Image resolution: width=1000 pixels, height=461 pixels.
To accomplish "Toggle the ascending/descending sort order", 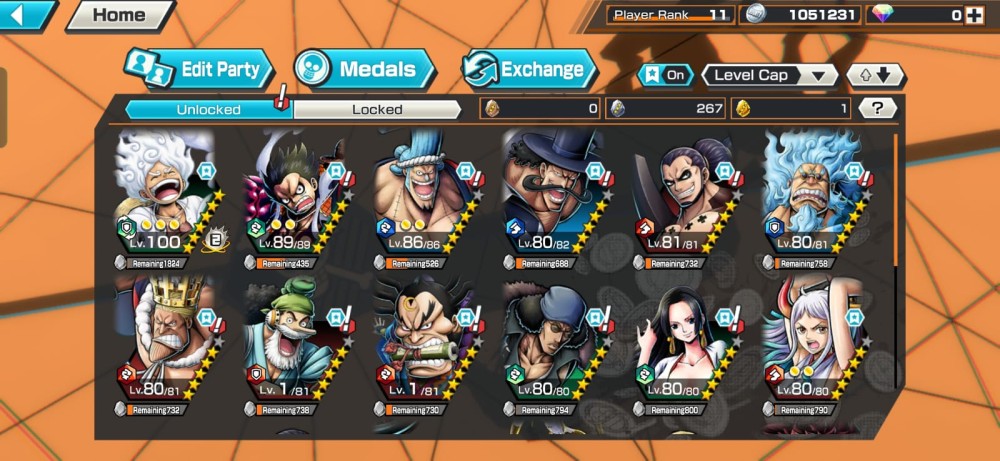I will [875, 75].
